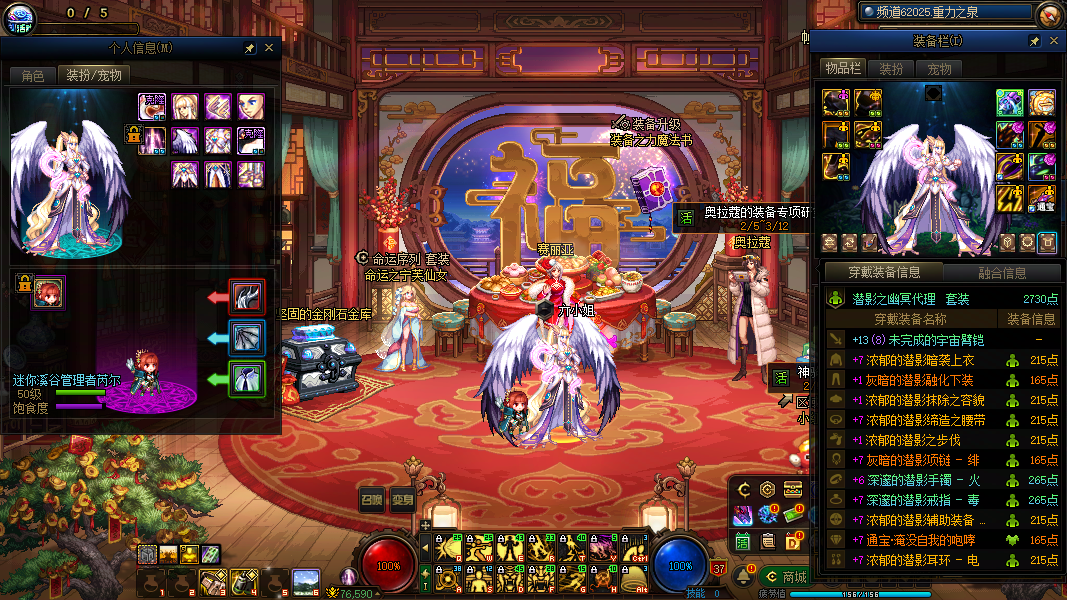Pin the 装备栏 equipment window
This screenshot has width=1067, height=600.
click(x=1035, y=41)
